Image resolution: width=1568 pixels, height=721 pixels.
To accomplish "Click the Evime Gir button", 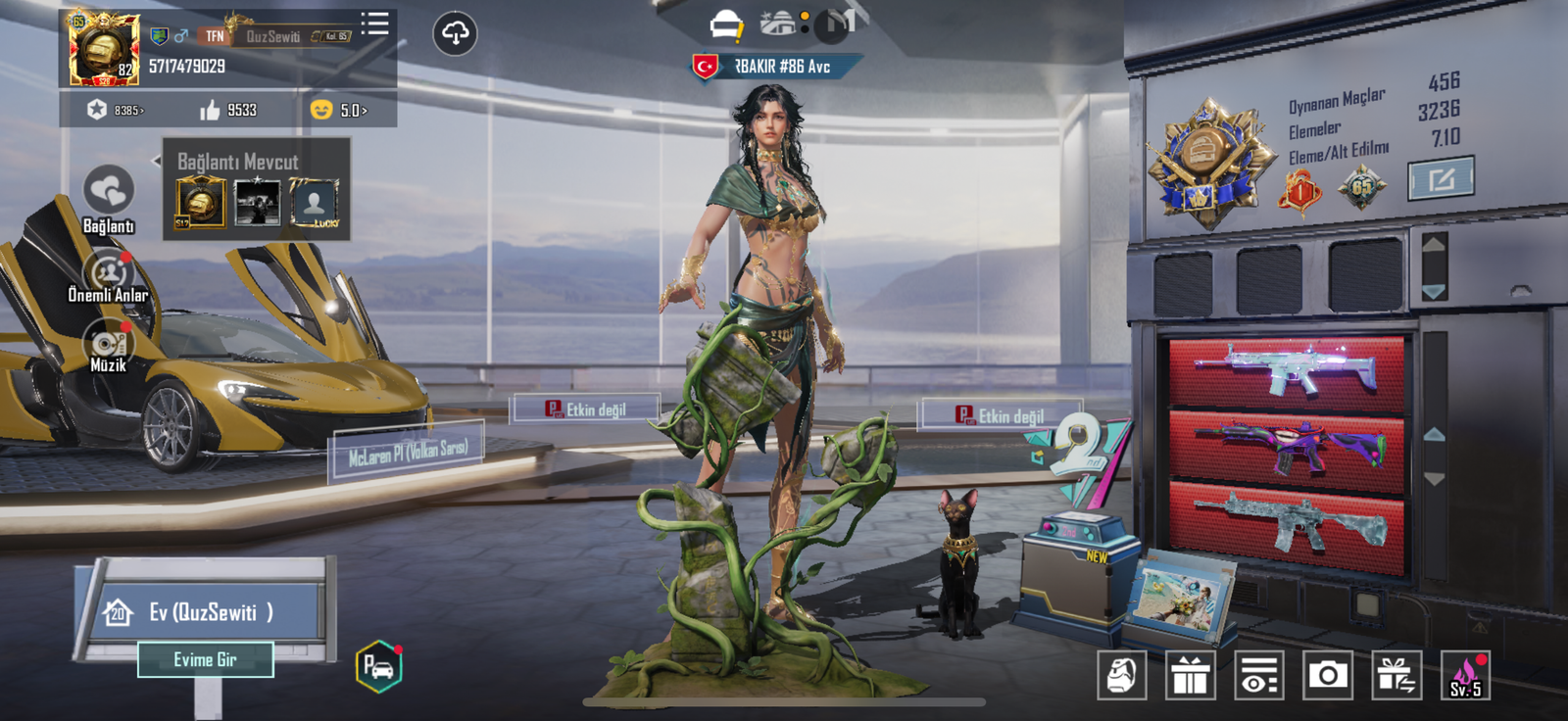I will point(205,659).
